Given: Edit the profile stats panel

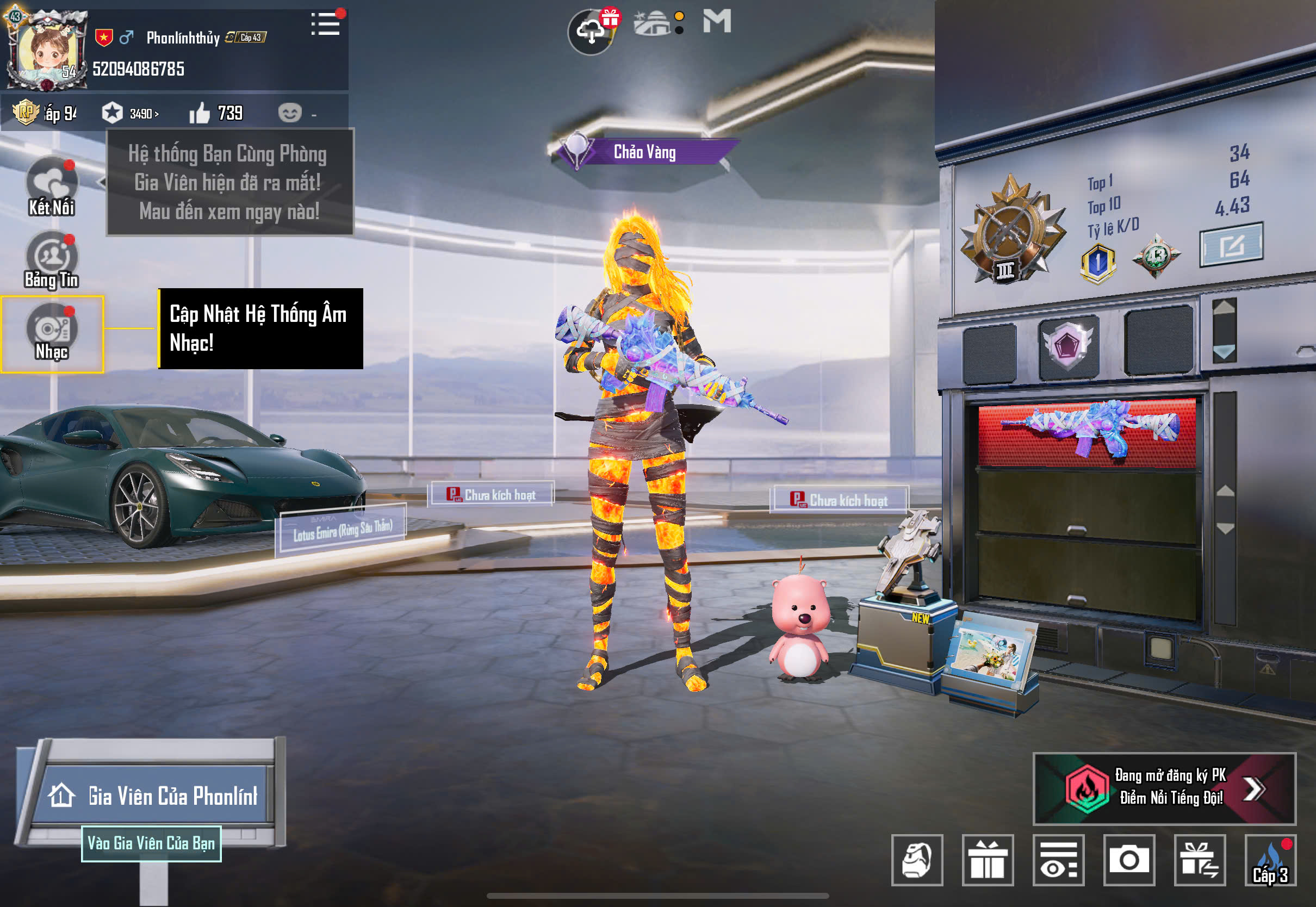Looking at the screenshot, I should tap(1231, 245).
